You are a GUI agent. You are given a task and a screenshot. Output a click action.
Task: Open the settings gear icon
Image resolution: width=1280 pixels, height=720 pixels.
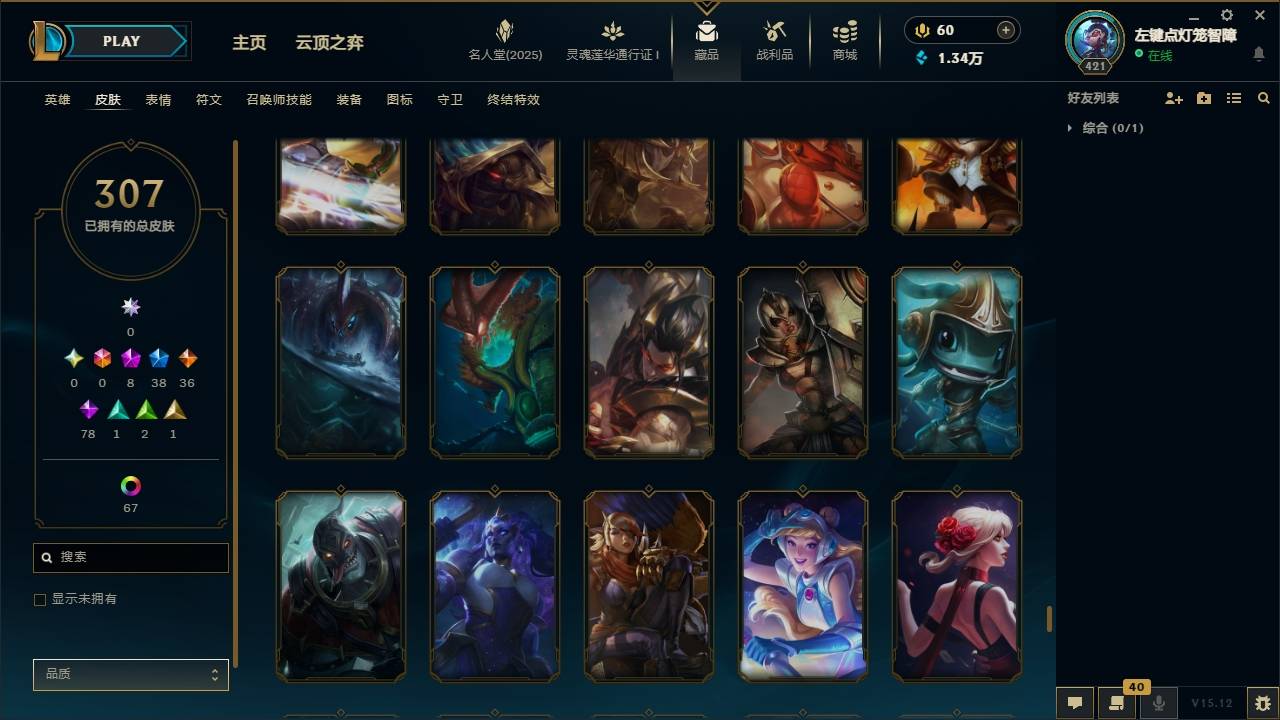[x=1226, y=15]
